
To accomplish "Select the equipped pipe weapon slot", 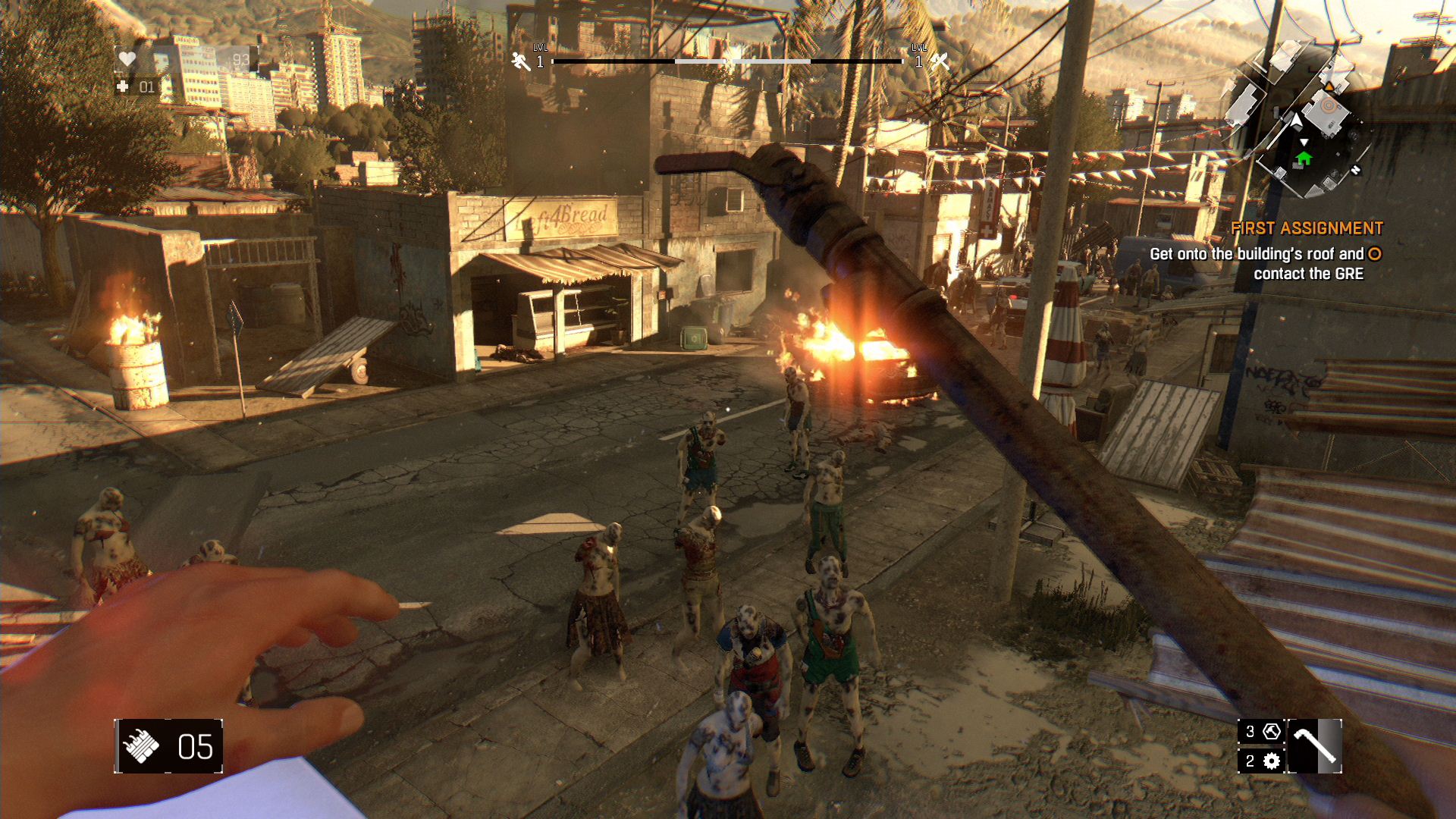I will click(x=1314, y=746).
